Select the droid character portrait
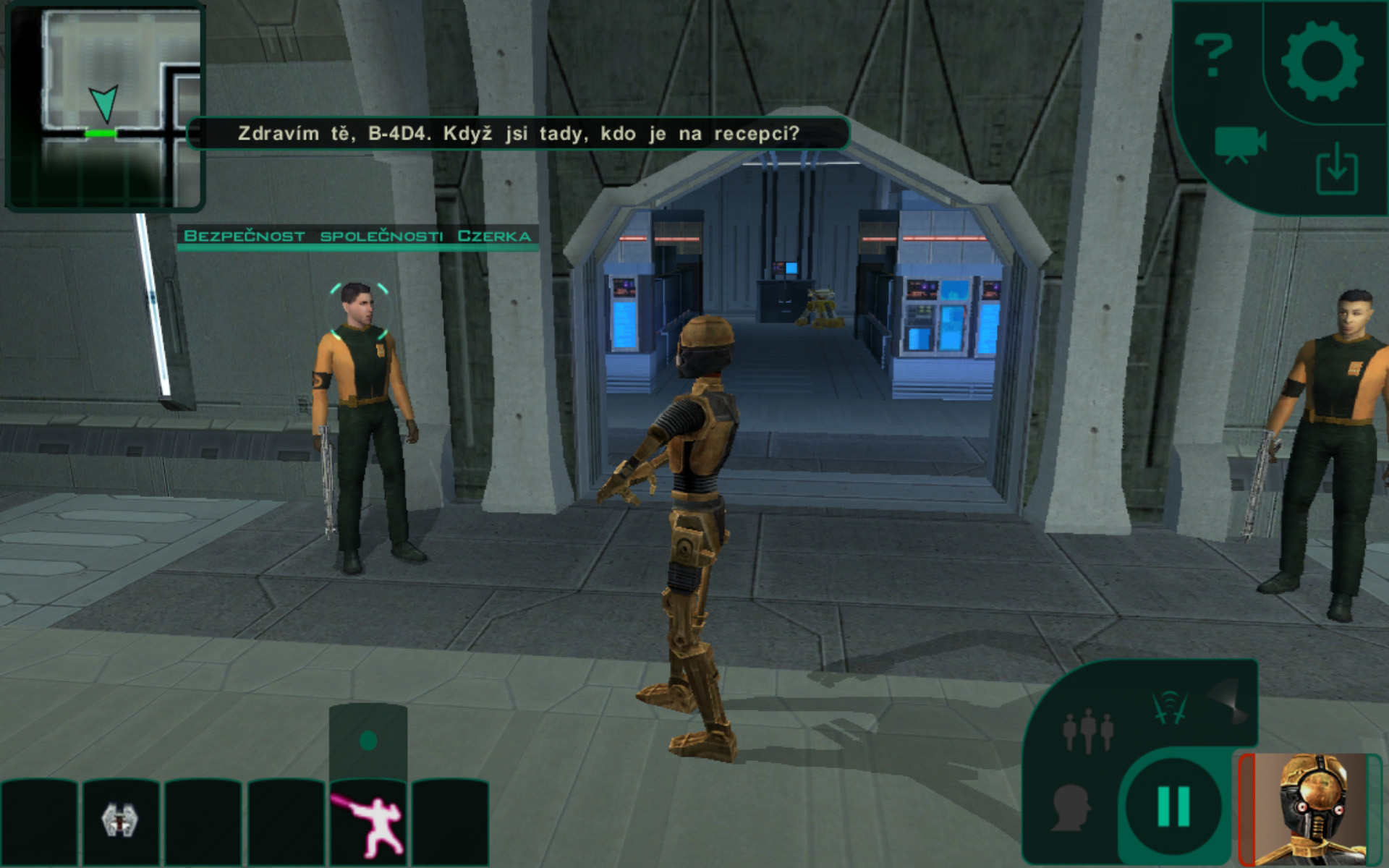This screenshot has width=1389, height=868. point(1311,809)
